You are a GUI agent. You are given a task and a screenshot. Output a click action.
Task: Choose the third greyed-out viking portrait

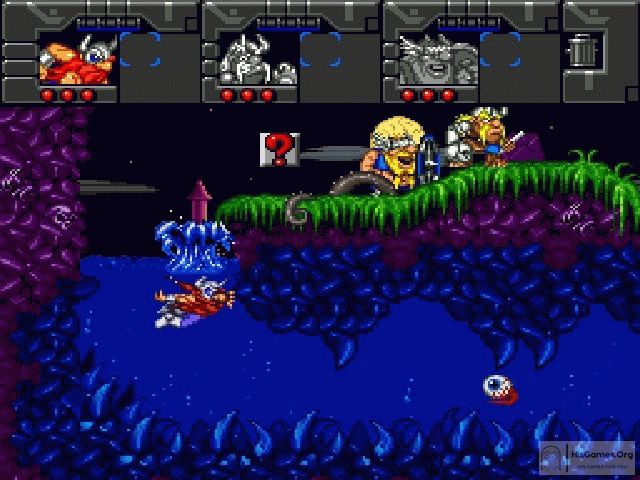(x=432, y=60)
